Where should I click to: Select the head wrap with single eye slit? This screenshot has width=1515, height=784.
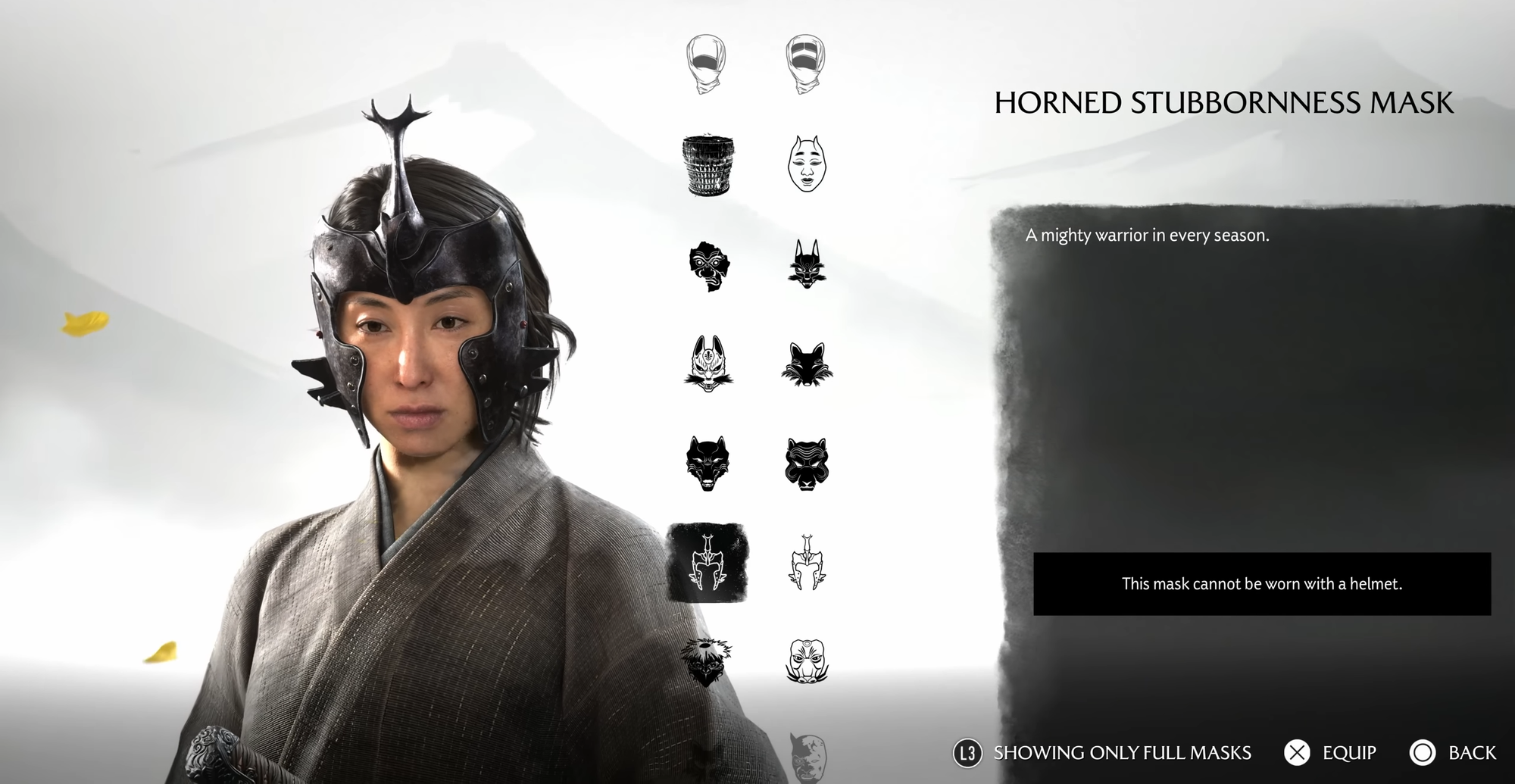pyautogui.click(x=706, y=63)
